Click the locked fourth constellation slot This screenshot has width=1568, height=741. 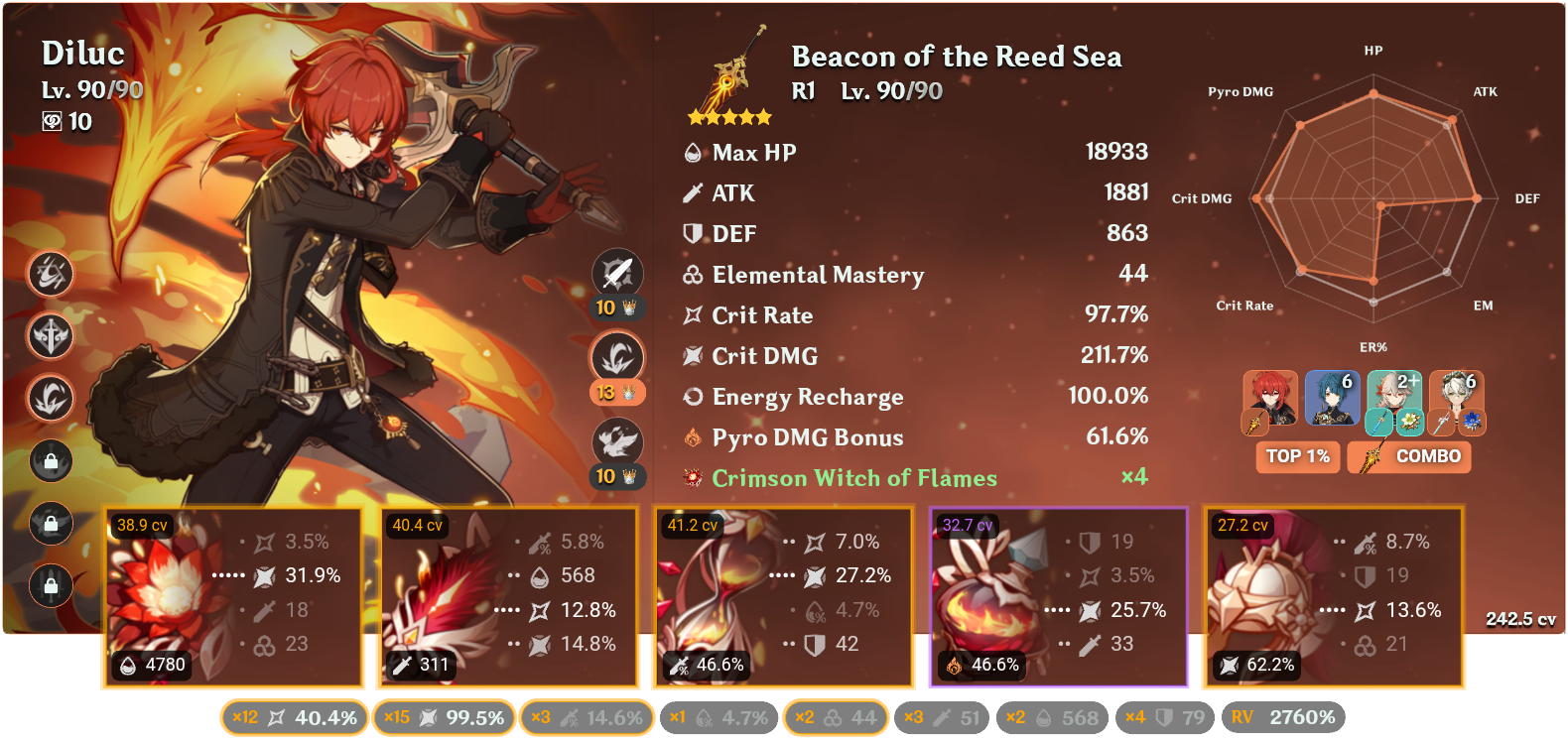click(51, 462)
